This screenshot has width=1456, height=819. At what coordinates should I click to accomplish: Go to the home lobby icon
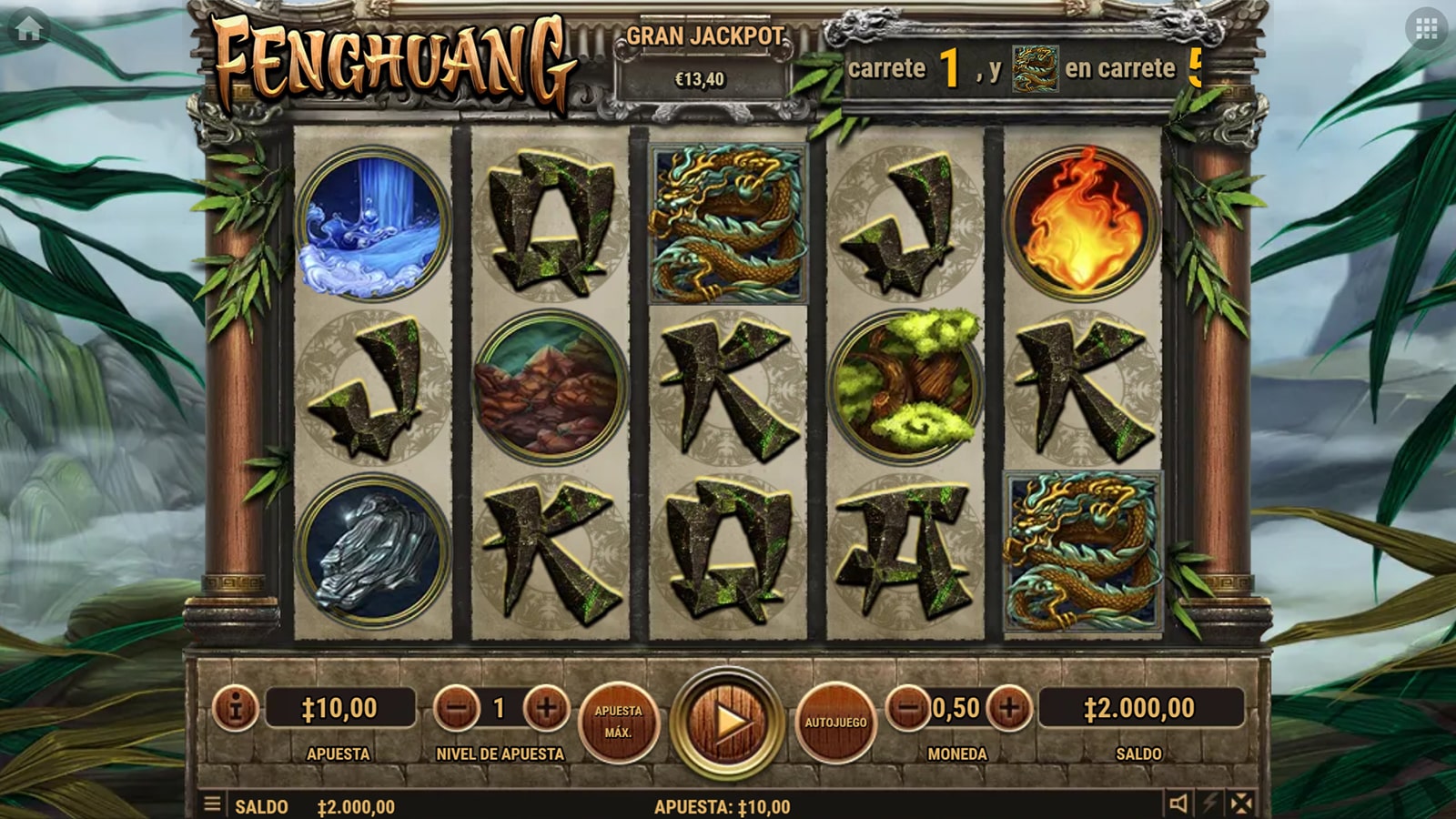[29, 29]
